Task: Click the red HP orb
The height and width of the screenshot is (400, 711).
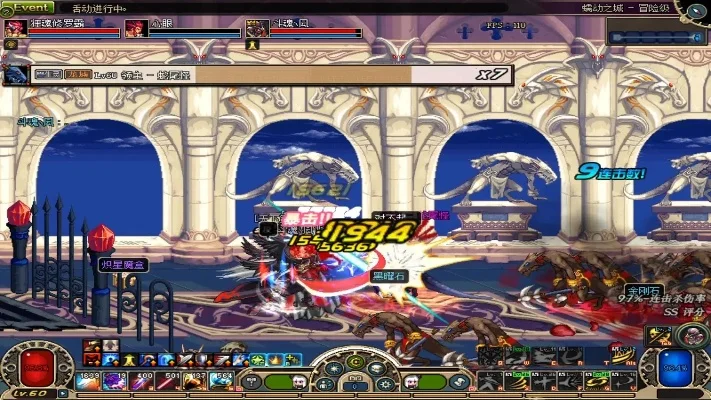Action: (x=36, y=369)
